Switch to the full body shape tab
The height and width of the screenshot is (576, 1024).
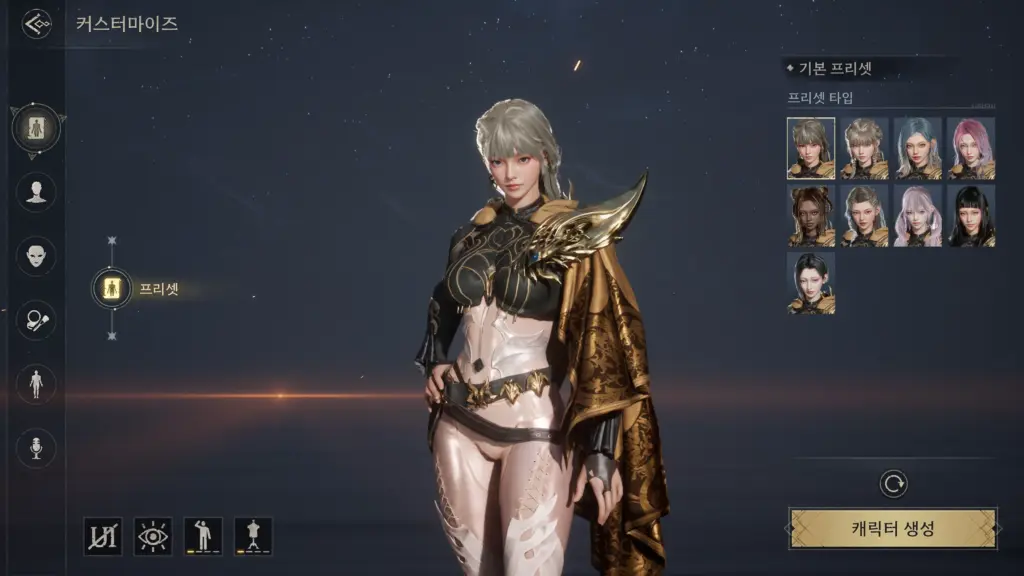36,384
